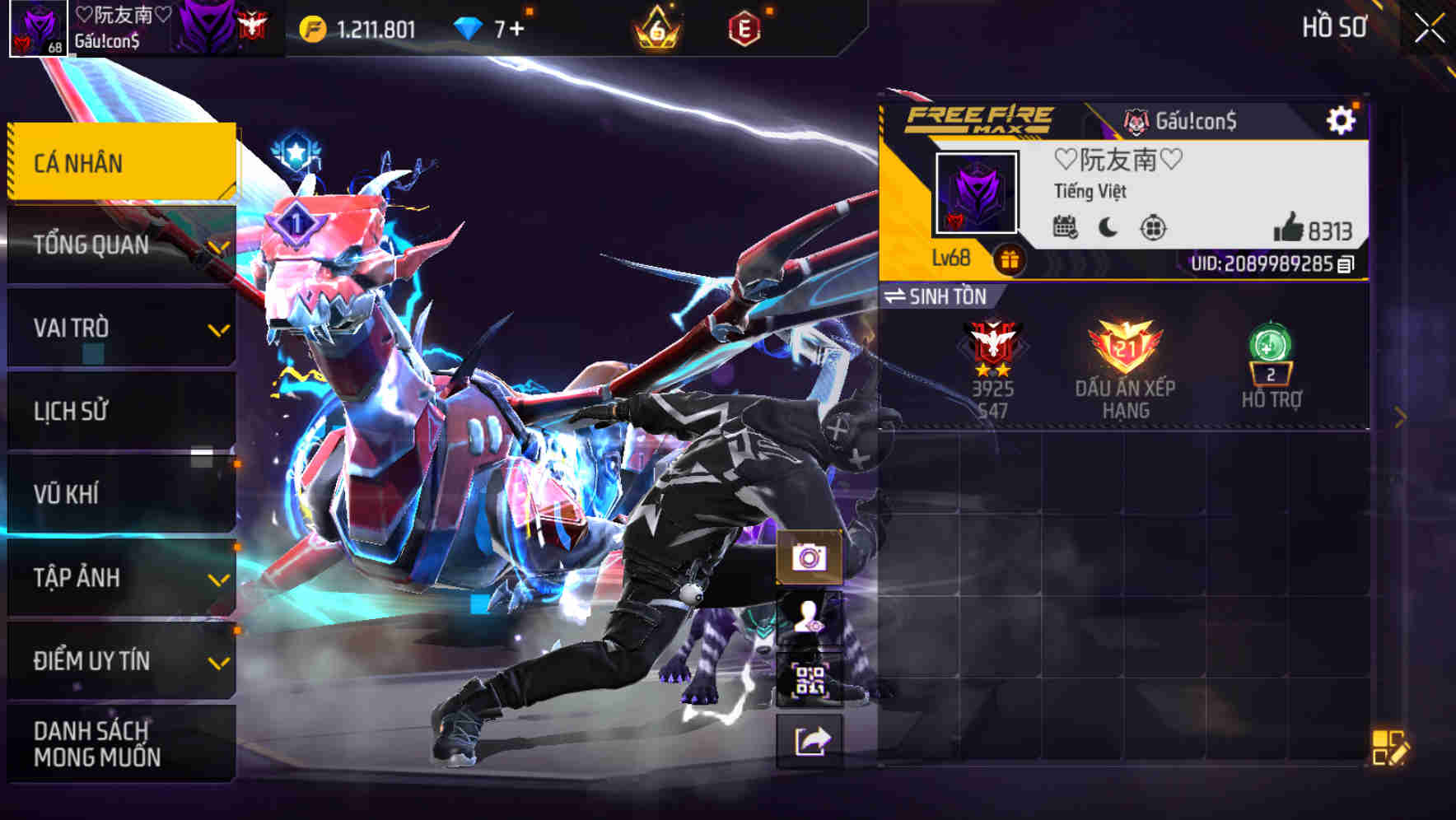Switch to the LỊCH SỬ tab
The width and height of the screenshot is (1456, 820).
tap(68, 411)
